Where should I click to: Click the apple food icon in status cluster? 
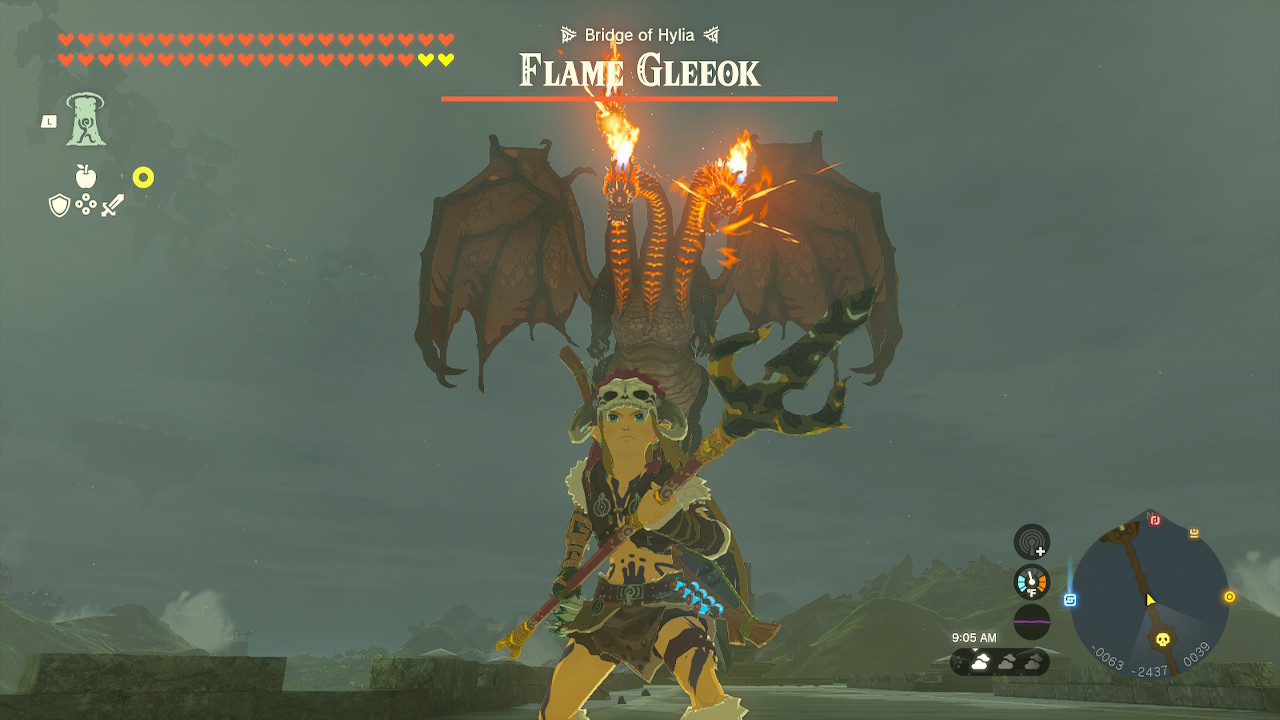pyautogui.click(x=86, y=176)
